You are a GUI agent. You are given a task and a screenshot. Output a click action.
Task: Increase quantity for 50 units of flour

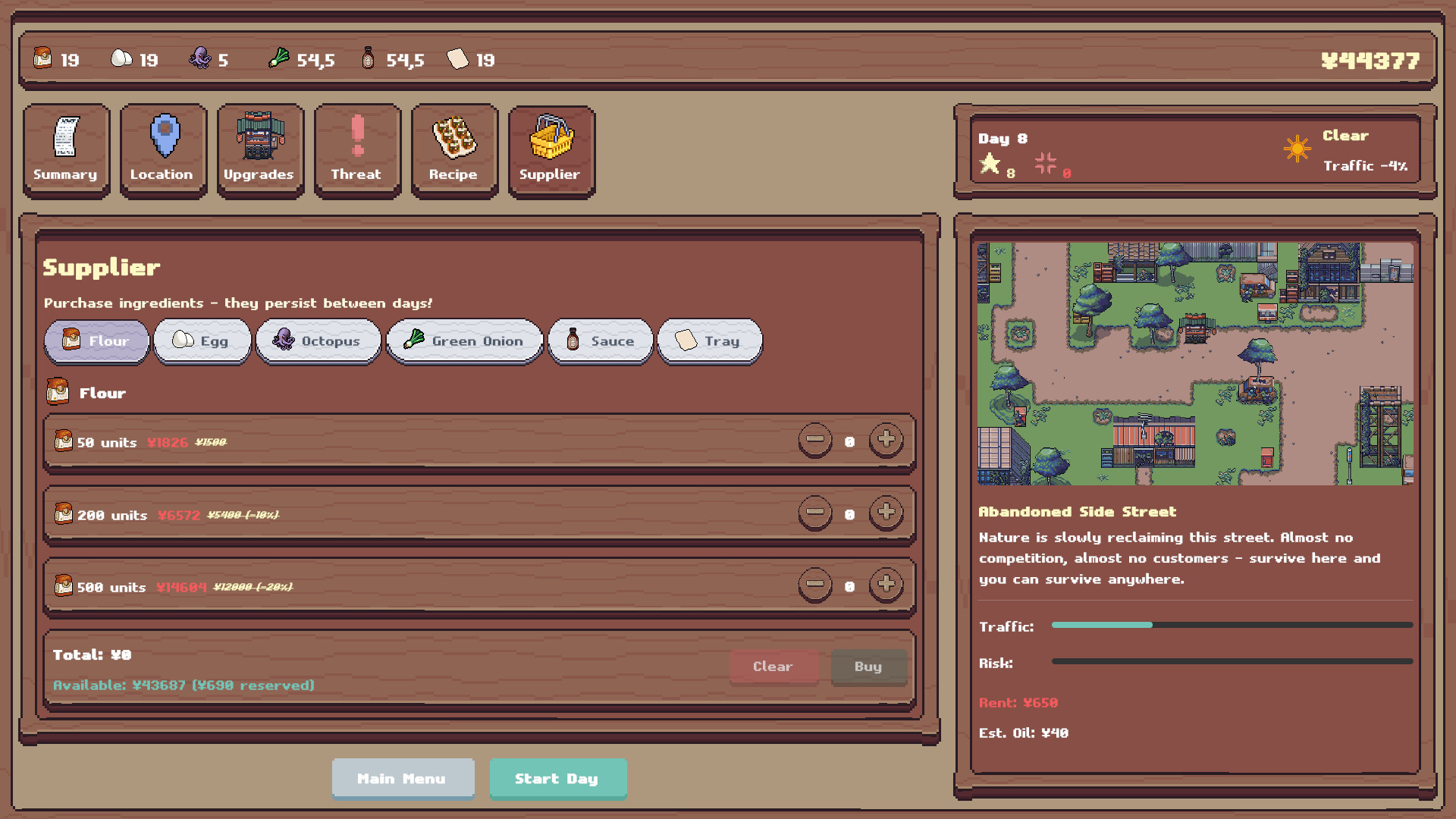(886, 441)
